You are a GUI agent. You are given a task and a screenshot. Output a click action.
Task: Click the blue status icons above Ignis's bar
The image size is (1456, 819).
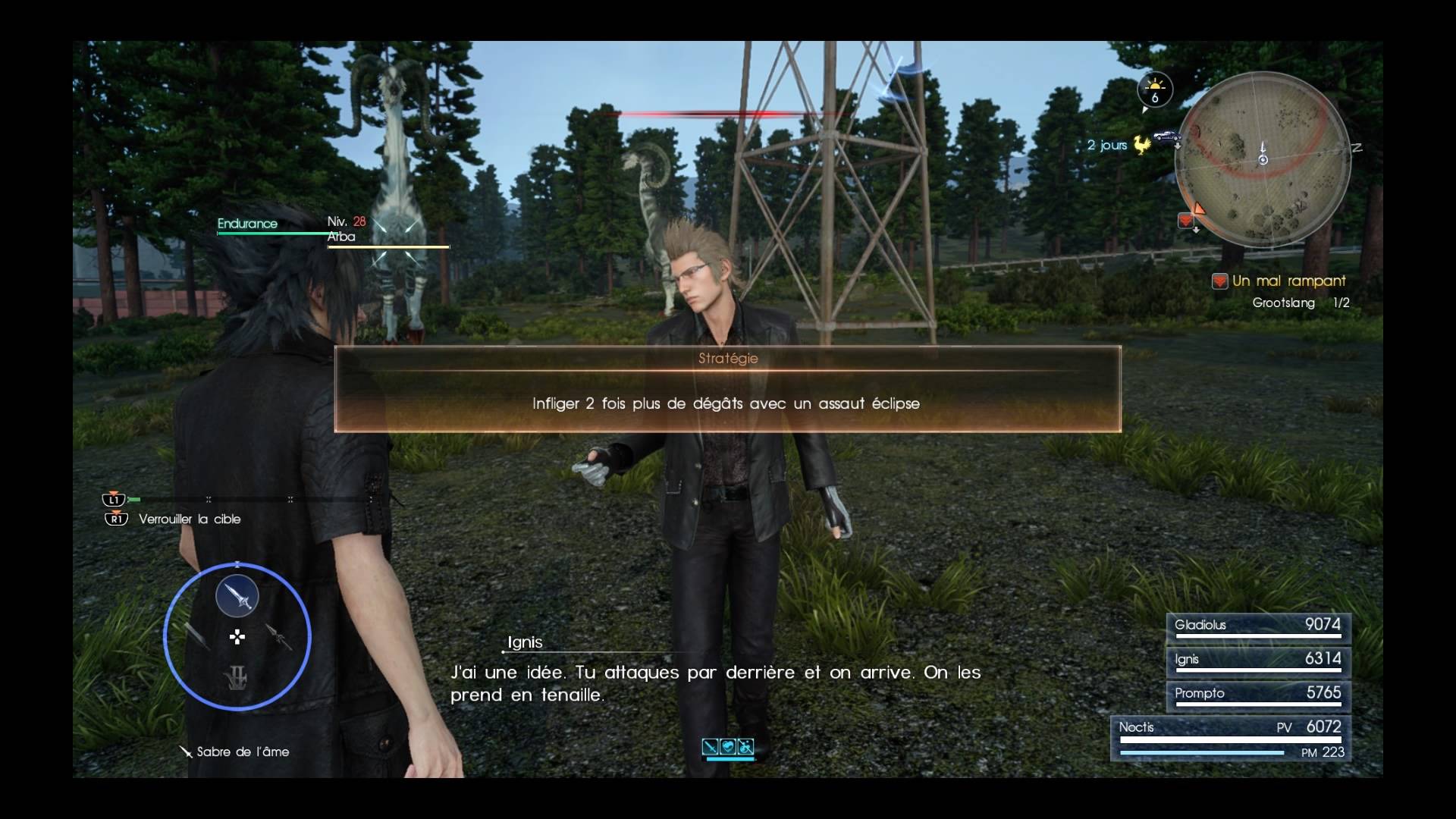pyautogui.click(x=728, y=748)
